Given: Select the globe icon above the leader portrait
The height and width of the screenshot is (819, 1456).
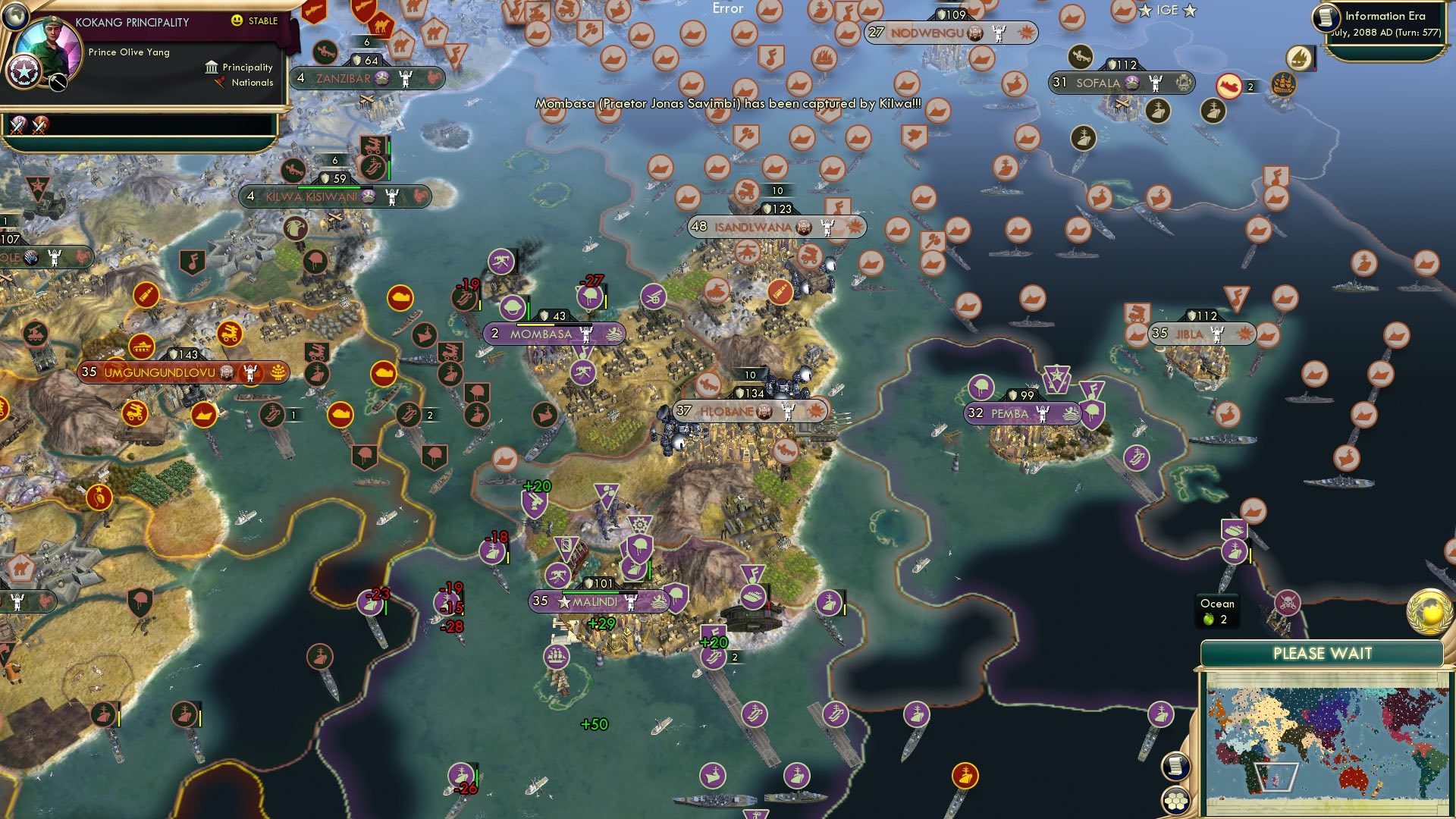Looking at the screenshot, I should pos(17,17).
